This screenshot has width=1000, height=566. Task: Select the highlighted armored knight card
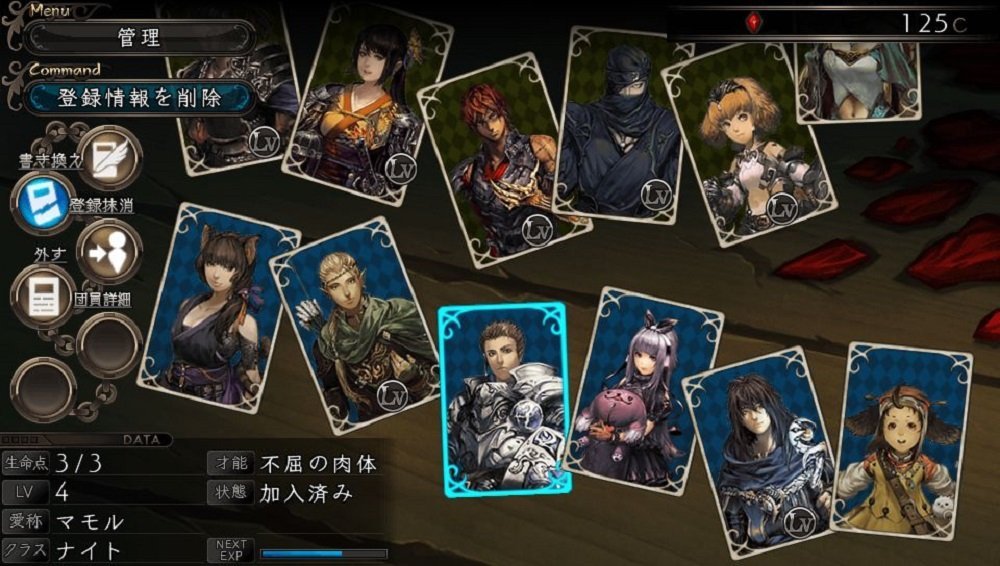coord(504,398)
